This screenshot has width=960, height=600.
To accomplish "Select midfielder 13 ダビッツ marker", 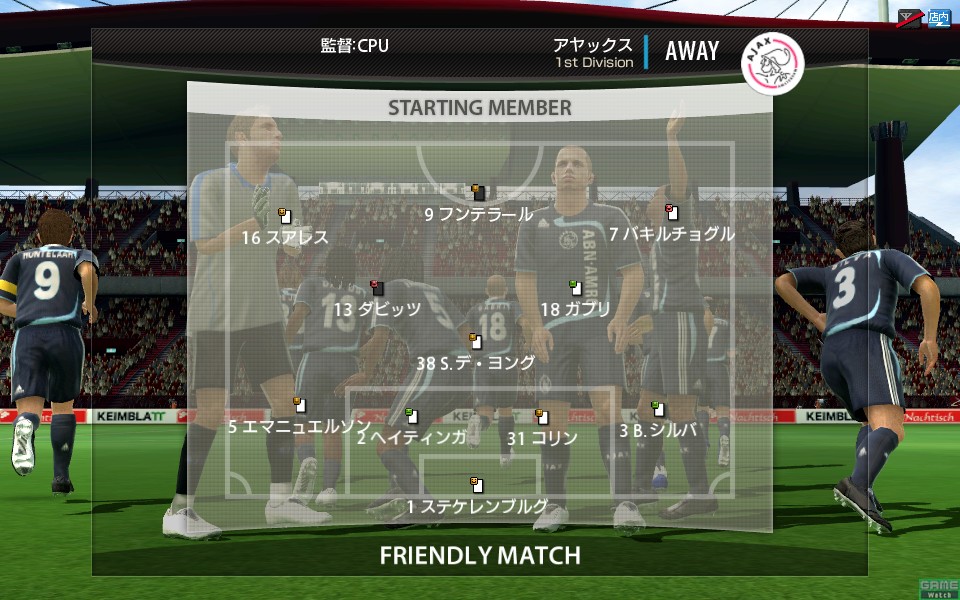I will click(x=377, y=289).
